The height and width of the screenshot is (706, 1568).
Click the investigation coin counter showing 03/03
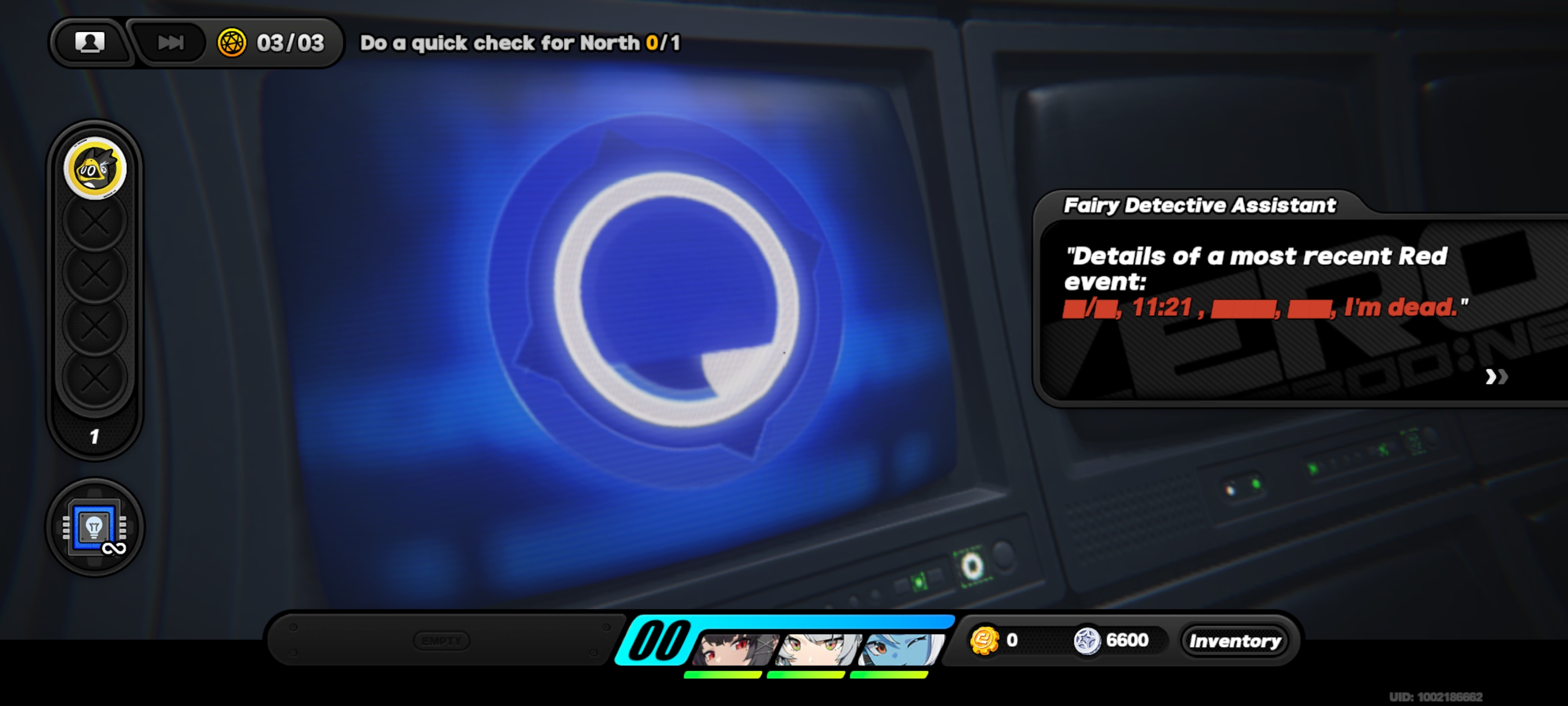tap(269, 43)
